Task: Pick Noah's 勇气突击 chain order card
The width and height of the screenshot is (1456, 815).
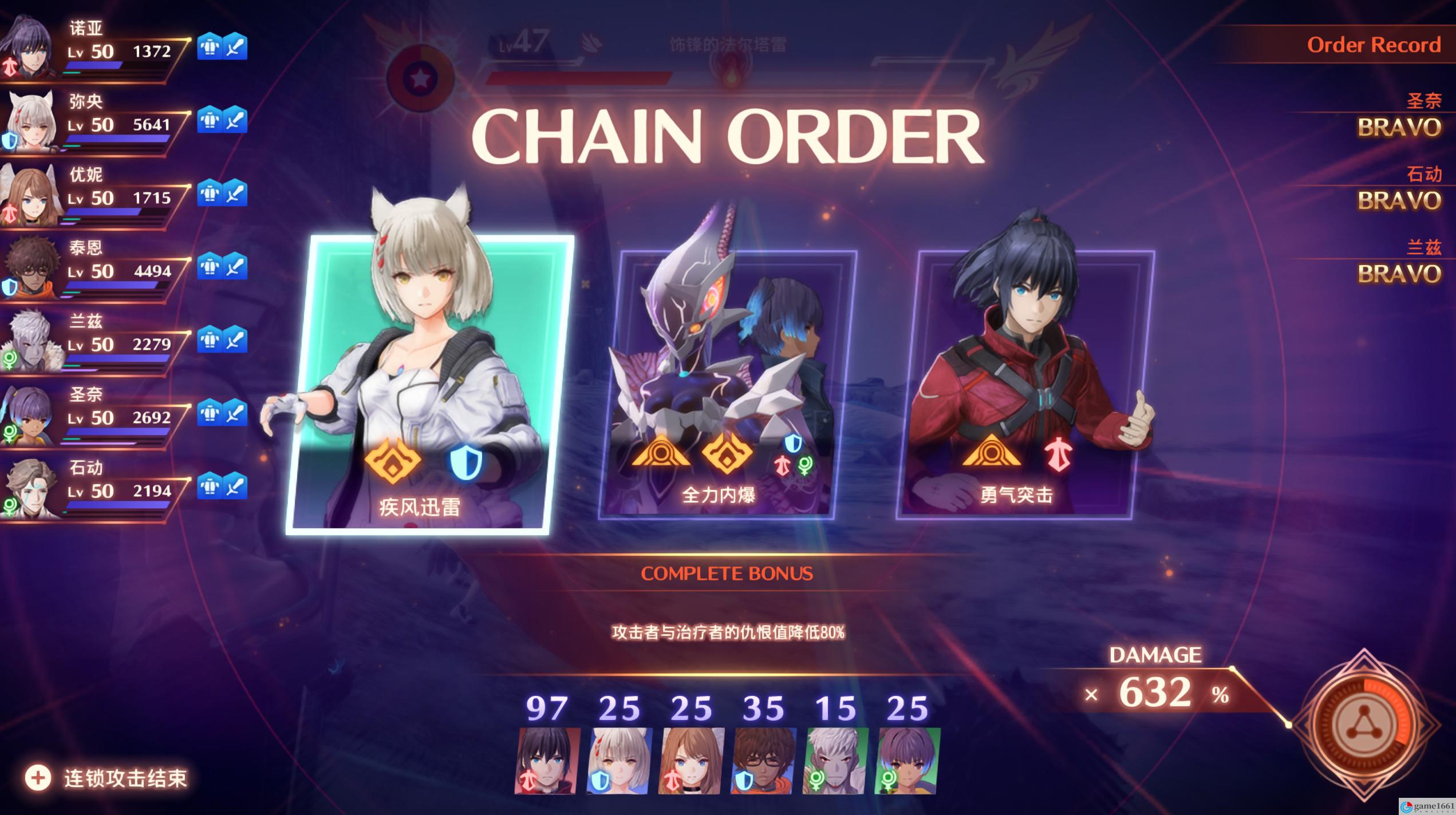Action: [1025, 383]
